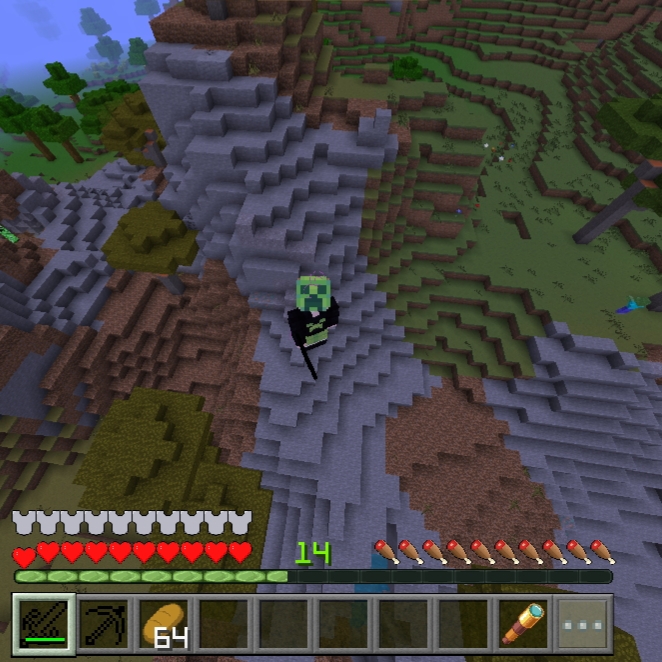
Task: Select the elytra hotbar slot
Action: point(42,624)
